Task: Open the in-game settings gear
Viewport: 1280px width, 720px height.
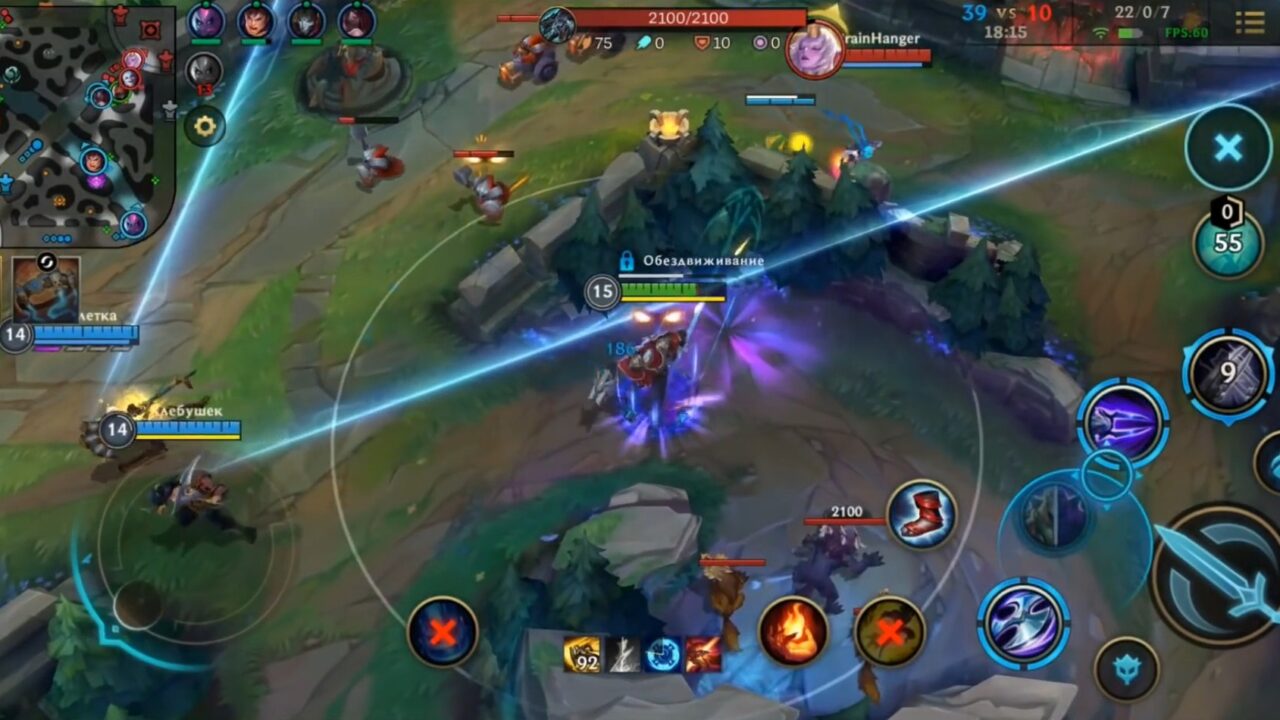Action: click(205, 123)
